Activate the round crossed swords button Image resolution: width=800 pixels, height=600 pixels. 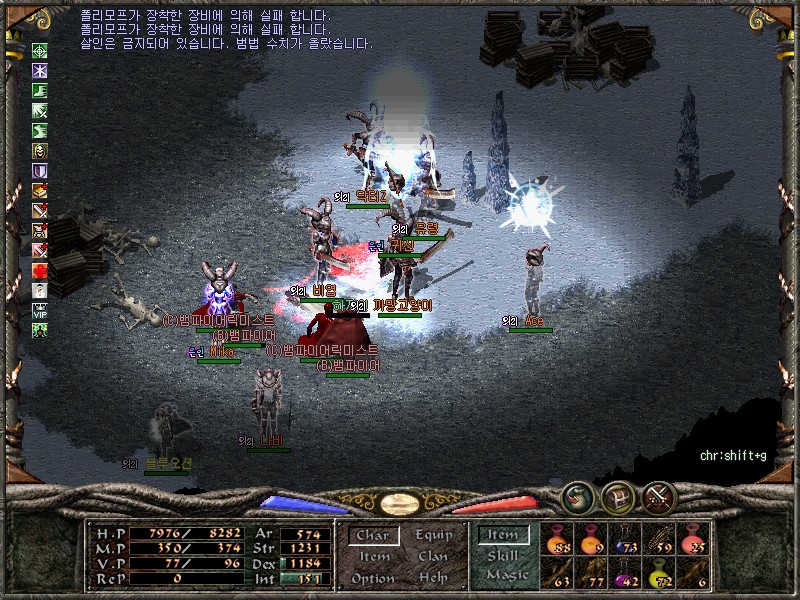pos(659,496)
